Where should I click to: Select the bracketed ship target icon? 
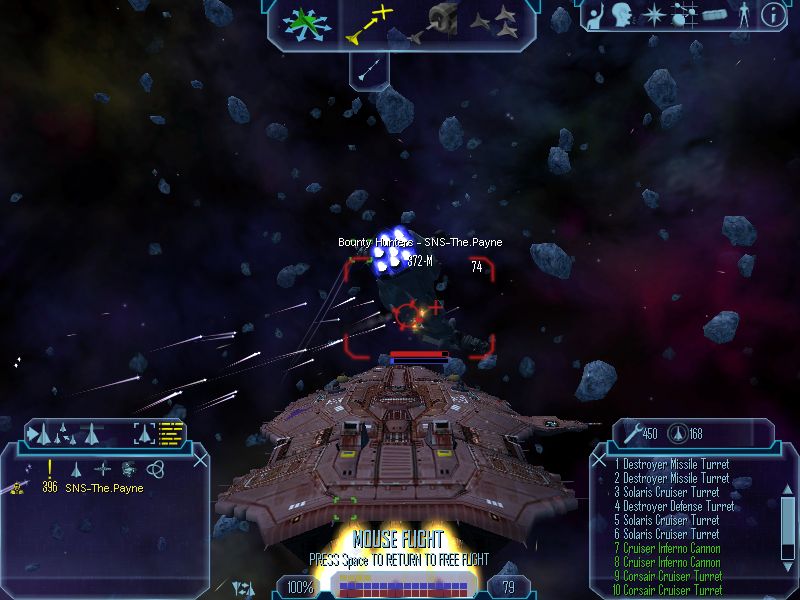coord(145,434)
